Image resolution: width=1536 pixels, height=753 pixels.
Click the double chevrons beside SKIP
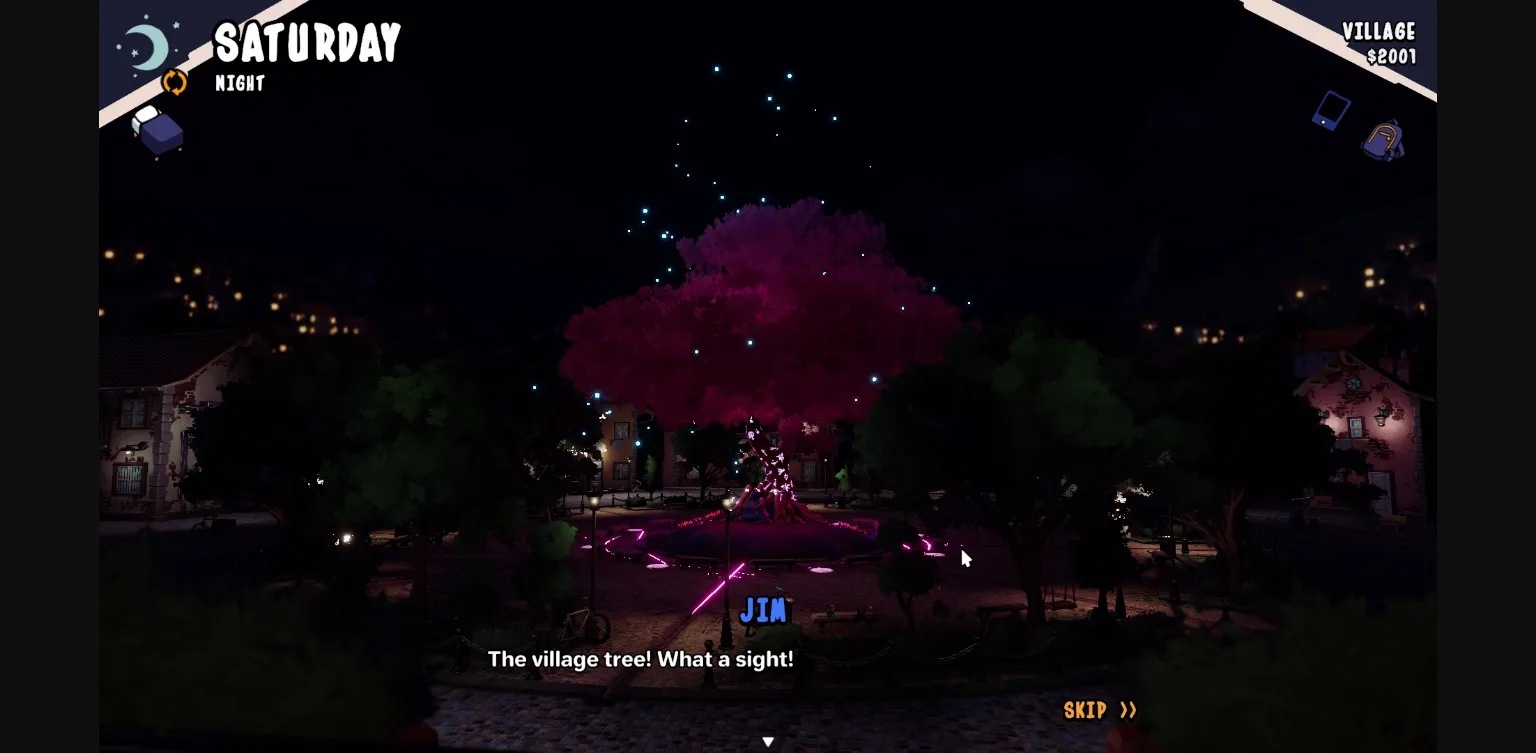point(1128,710)
